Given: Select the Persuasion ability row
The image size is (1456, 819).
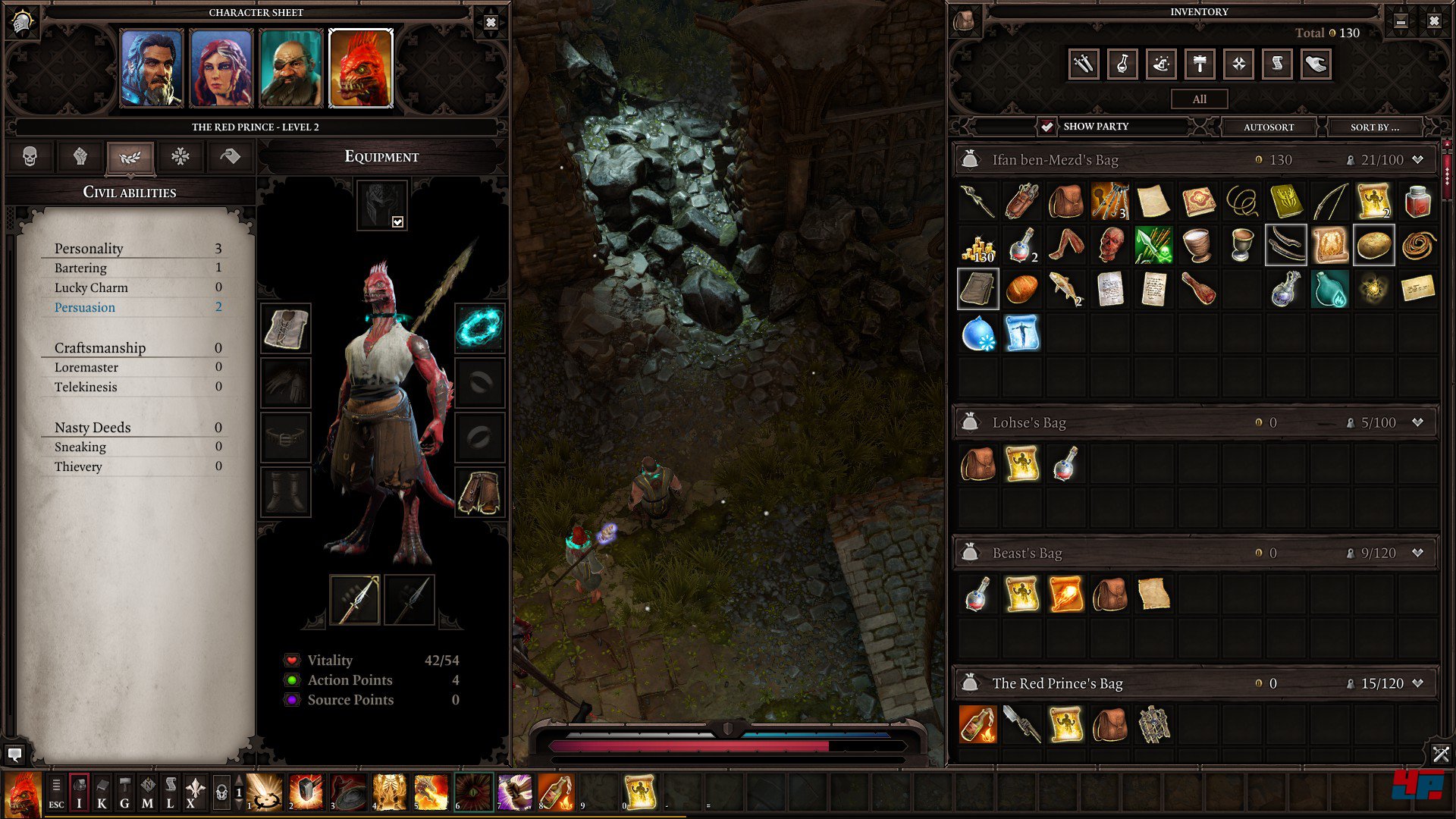Looking at the screenshot, I should 136,307.
